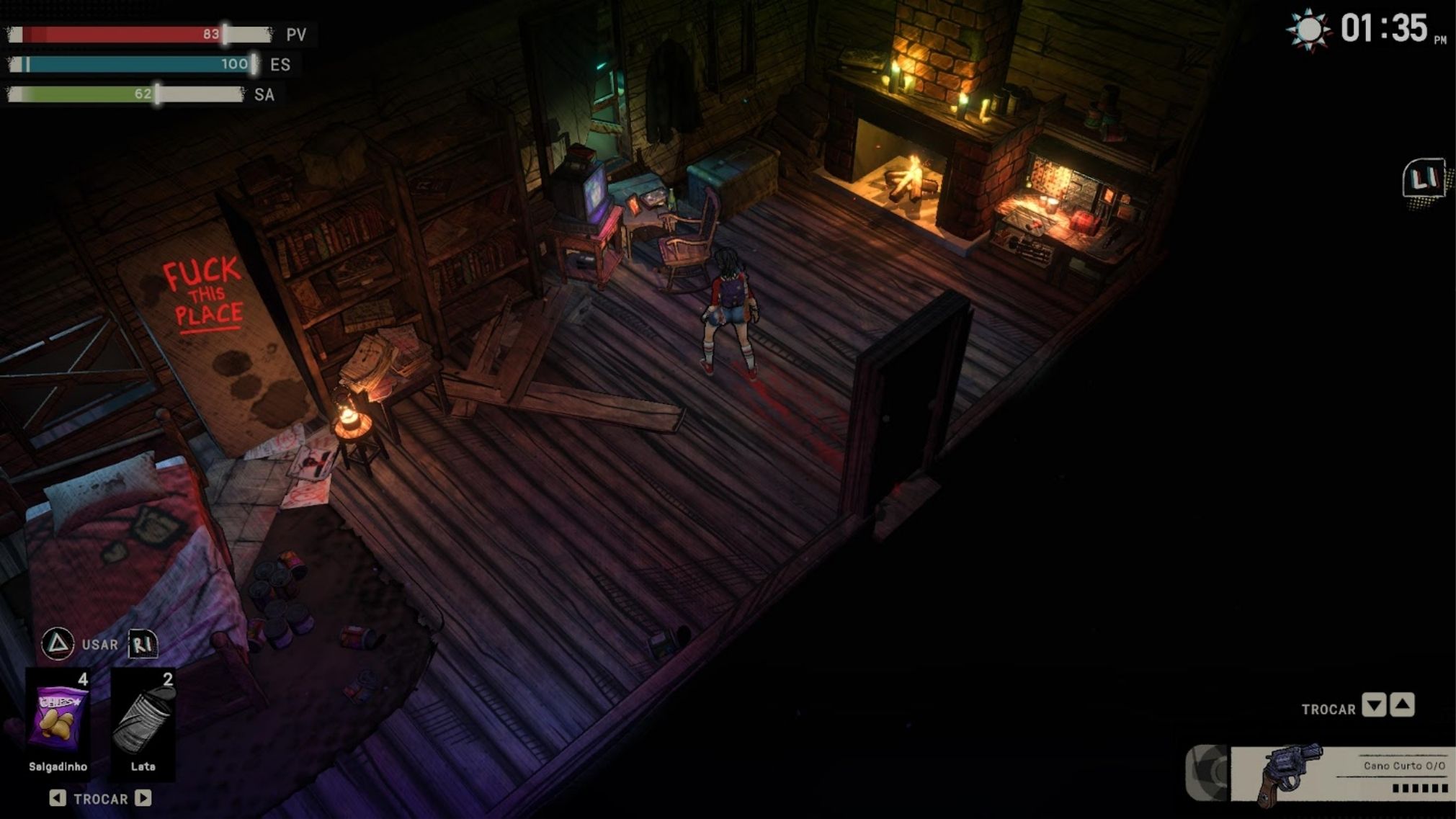Select the Lata can item slot
1456x819 pixels.
(x=143, y=720)
